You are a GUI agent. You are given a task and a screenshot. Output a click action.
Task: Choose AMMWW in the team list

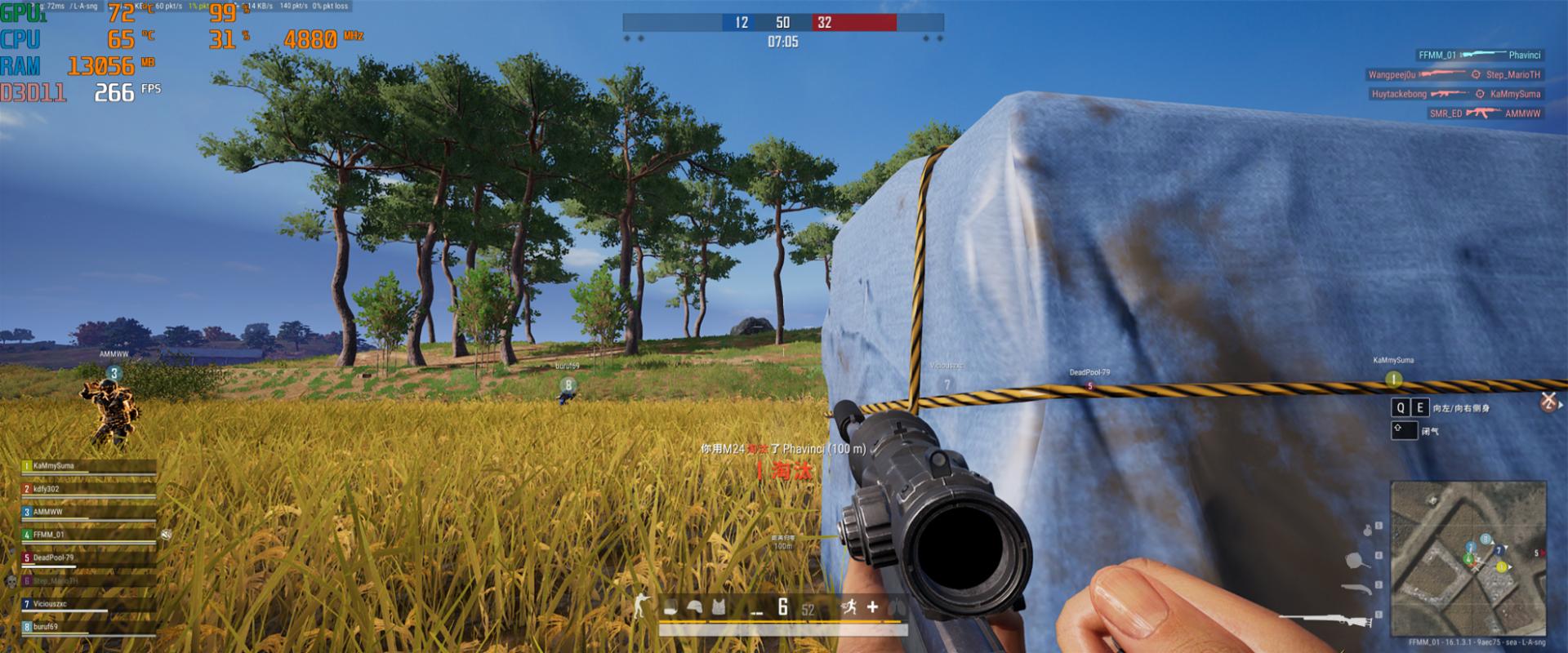point(48,512)
